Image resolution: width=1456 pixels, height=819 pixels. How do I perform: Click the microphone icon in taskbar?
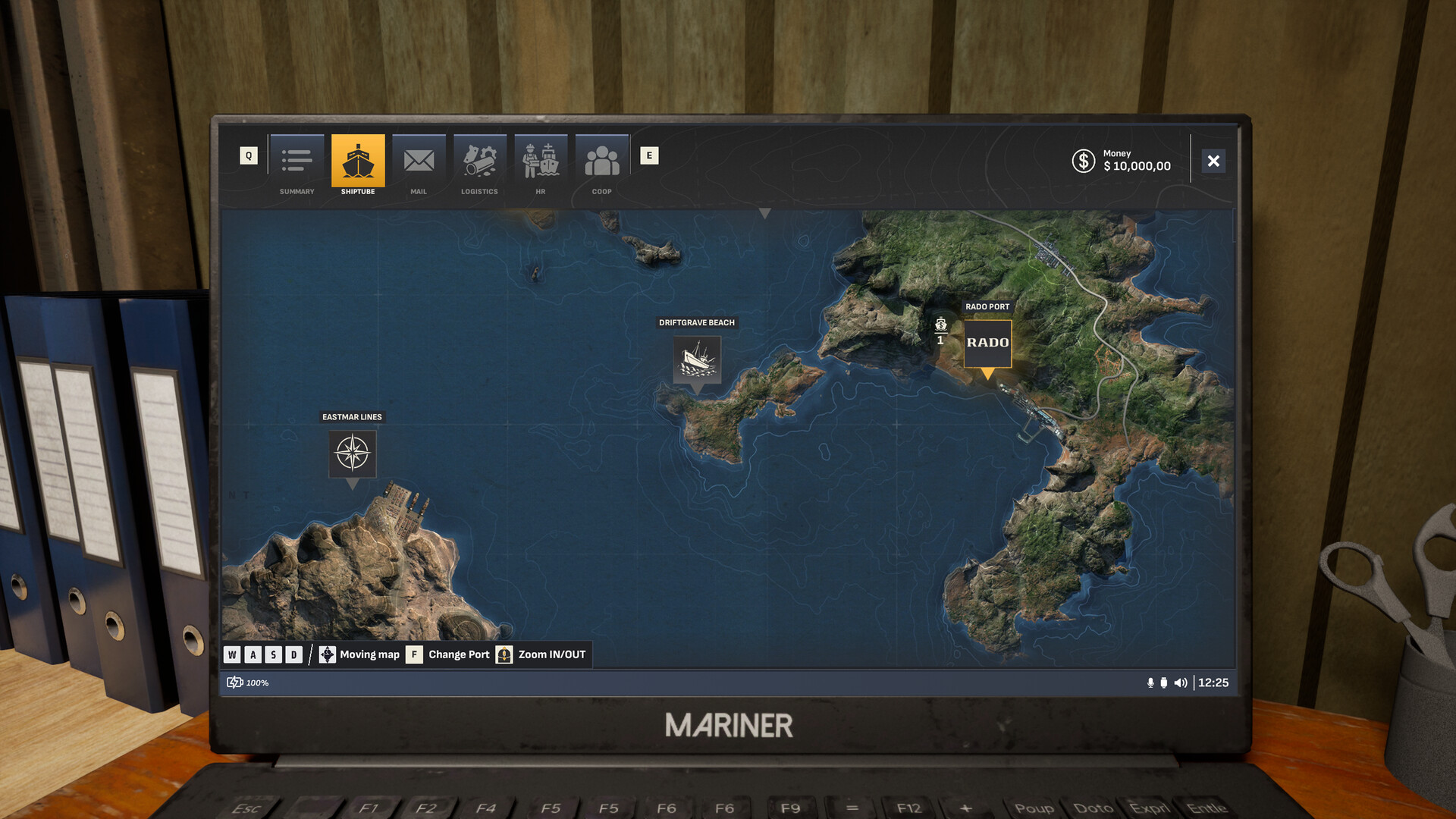point(1150,682)
